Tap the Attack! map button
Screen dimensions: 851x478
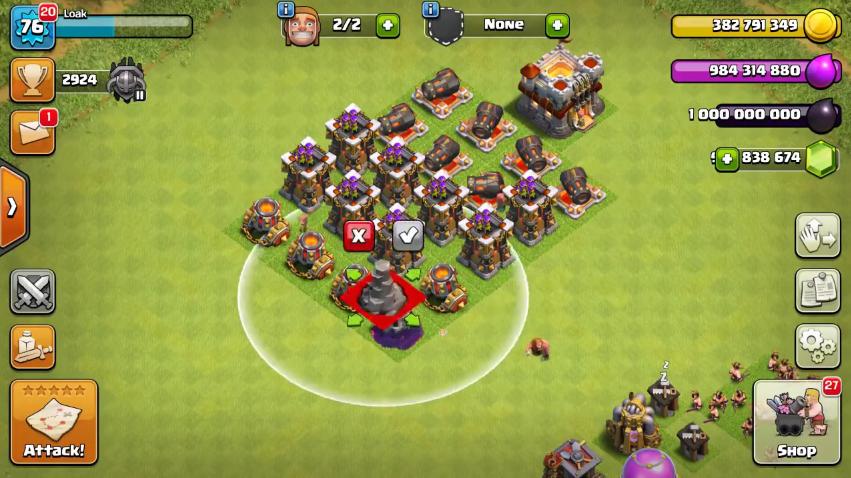pos(54,423)
